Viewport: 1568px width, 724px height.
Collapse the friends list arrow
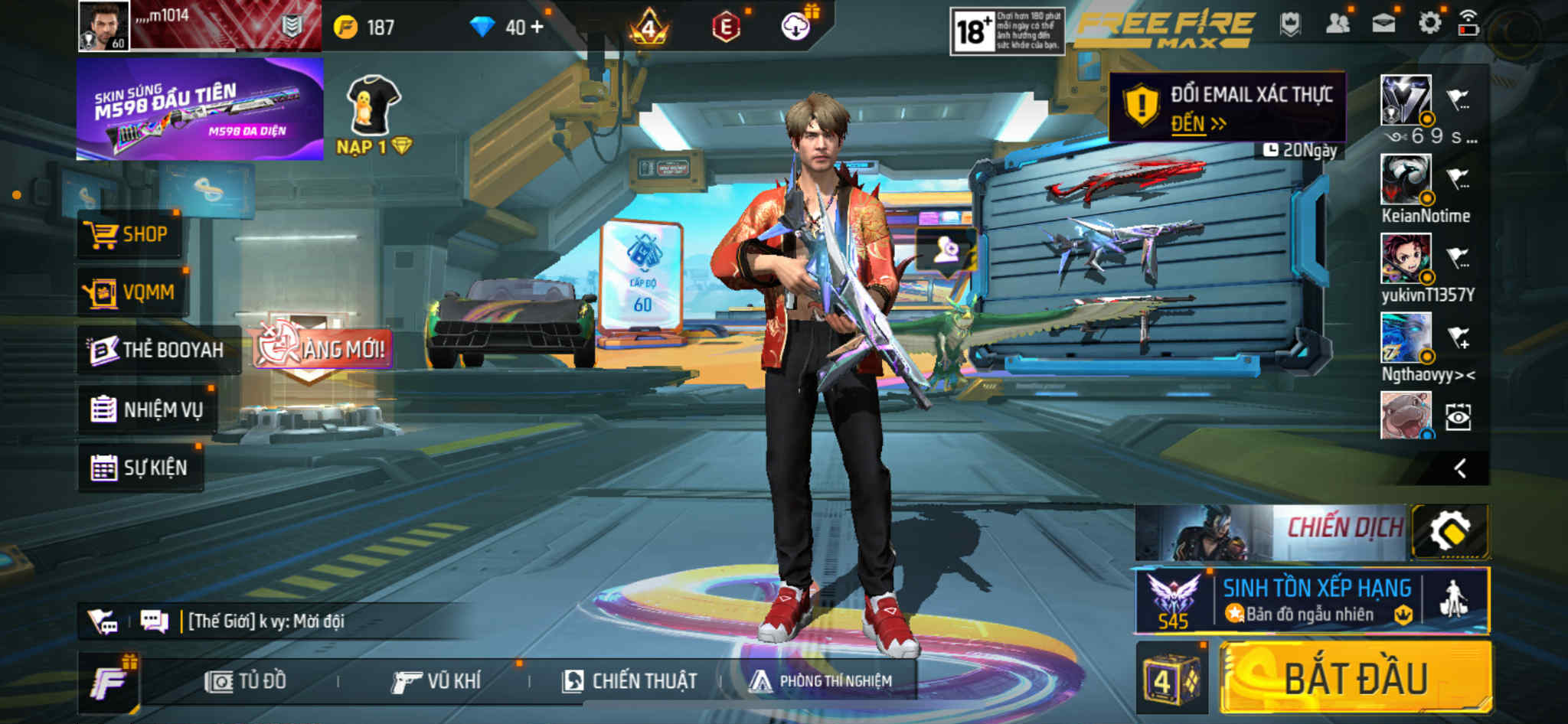(x=1460, y=468)
